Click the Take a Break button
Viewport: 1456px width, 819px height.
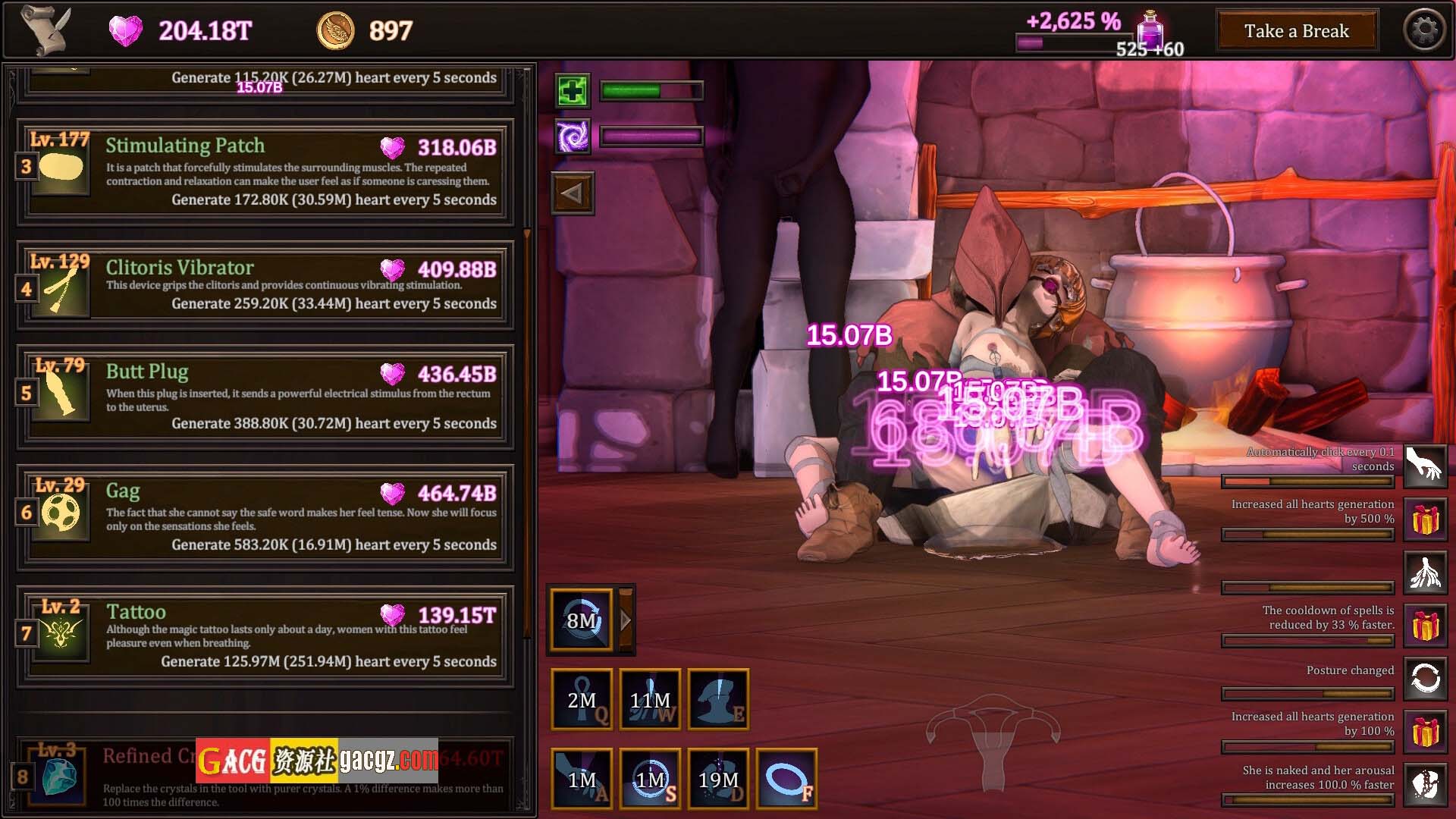[x=1296, y=31]
